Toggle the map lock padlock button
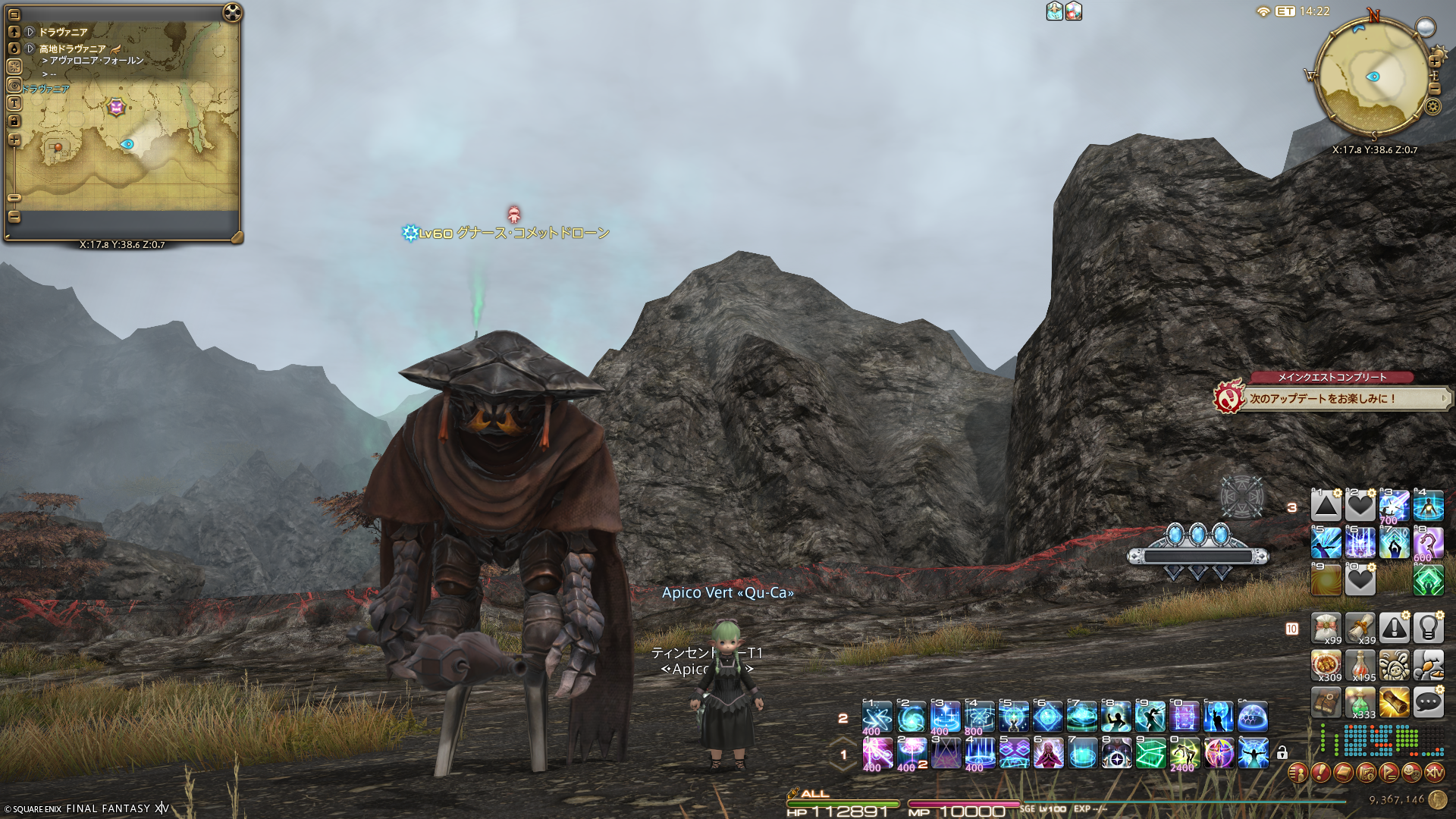1456x819 pixels. [x=14, y=121]
